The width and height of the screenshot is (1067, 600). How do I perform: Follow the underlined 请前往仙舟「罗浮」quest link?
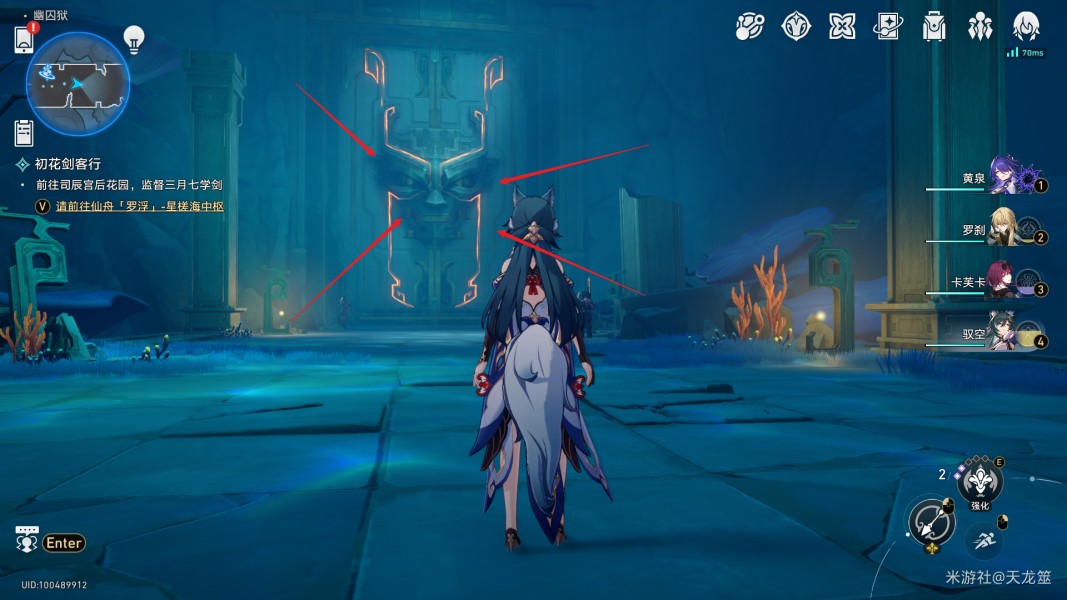click(139, 207)
